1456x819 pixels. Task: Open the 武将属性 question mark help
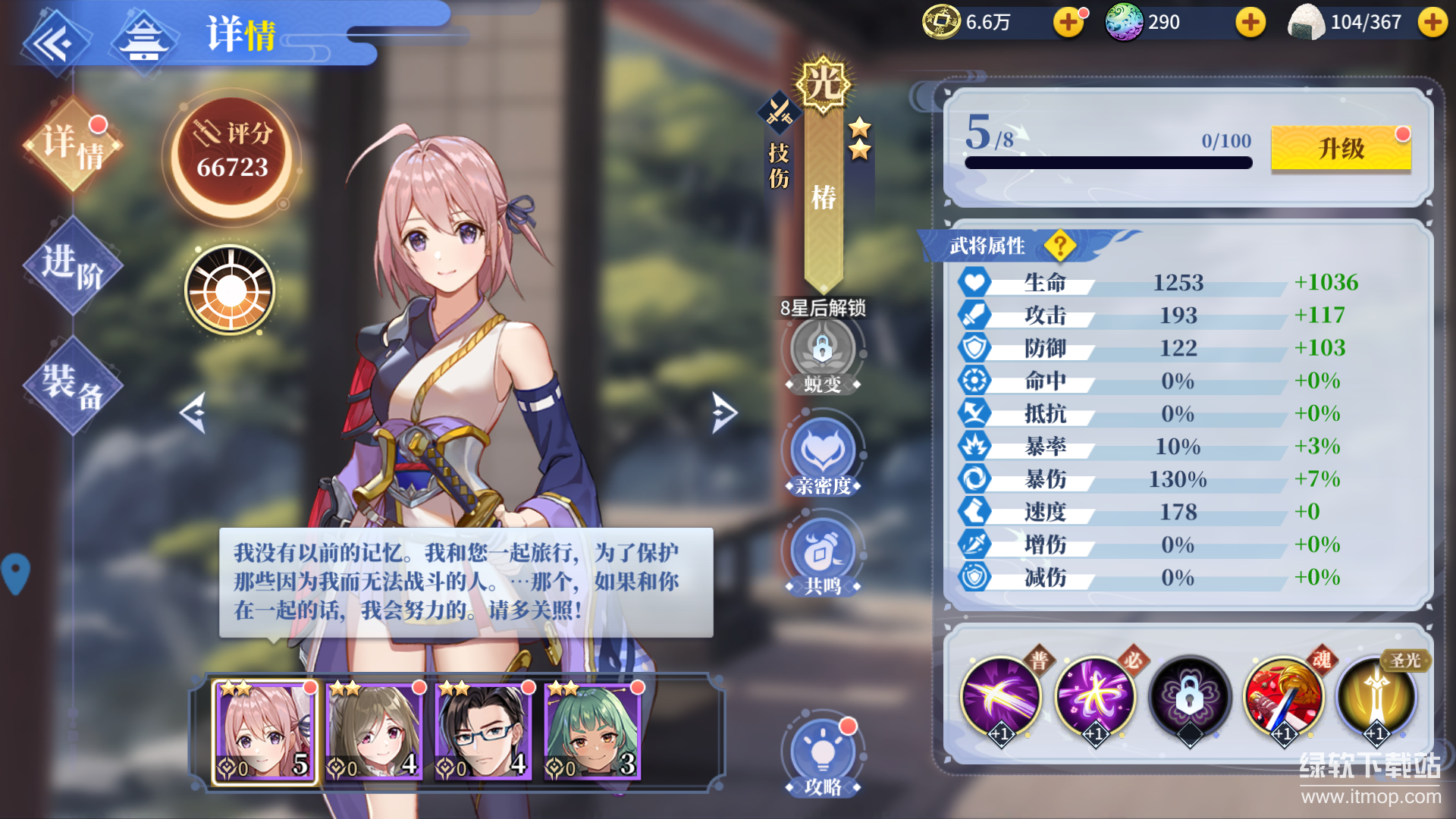tap(1059, 246)
